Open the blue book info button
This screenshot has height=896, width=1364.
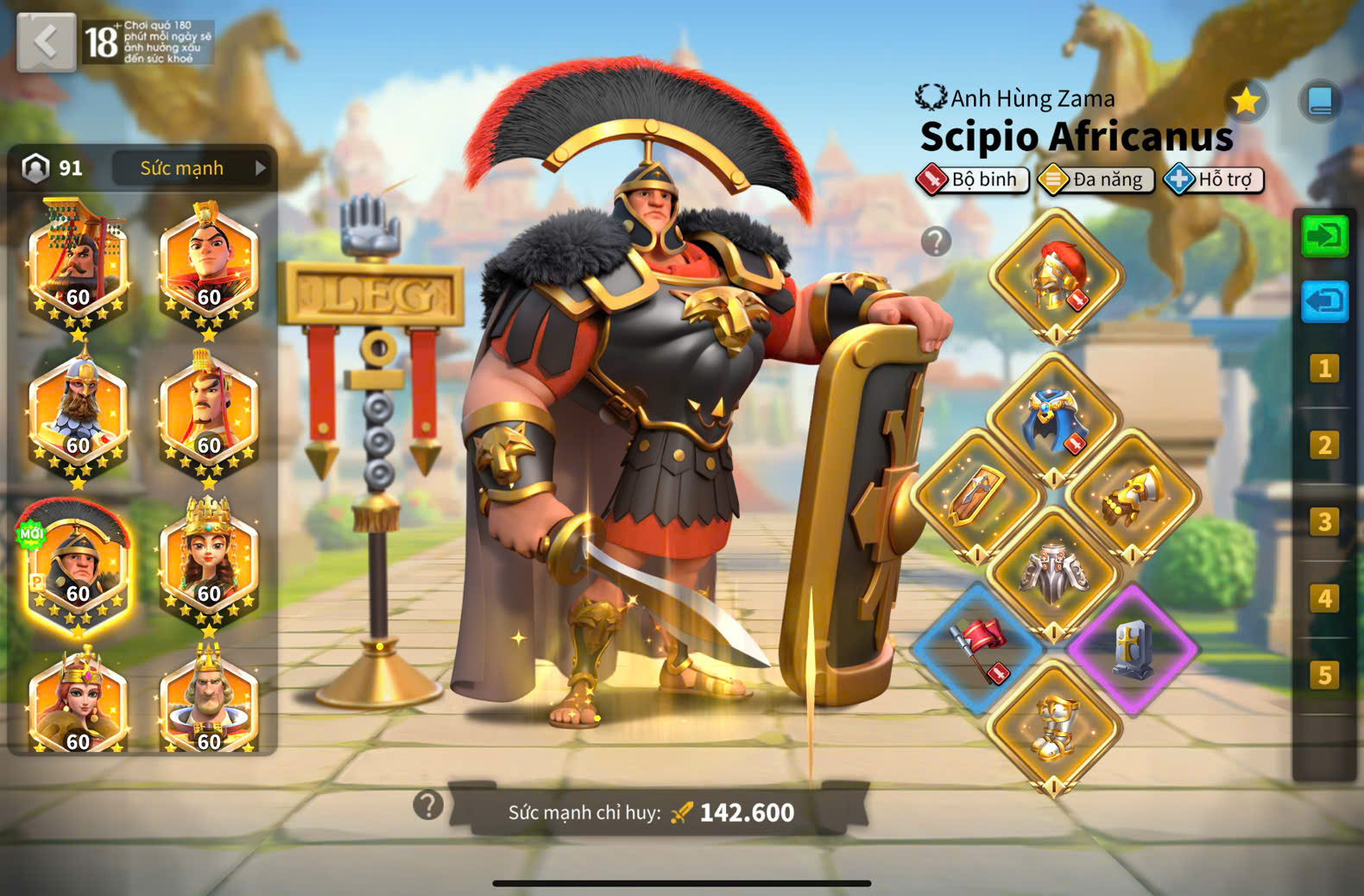pyautogui.click(x=1320, y=102)
